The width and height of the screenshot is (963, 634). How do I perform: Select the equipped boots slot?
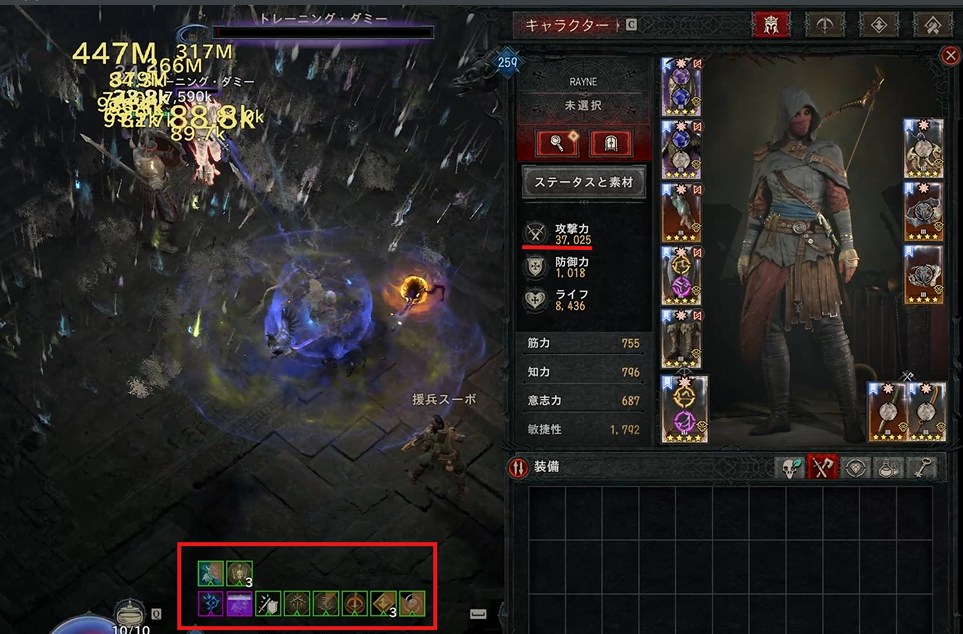pyautogui.click(x=680, y=338)
